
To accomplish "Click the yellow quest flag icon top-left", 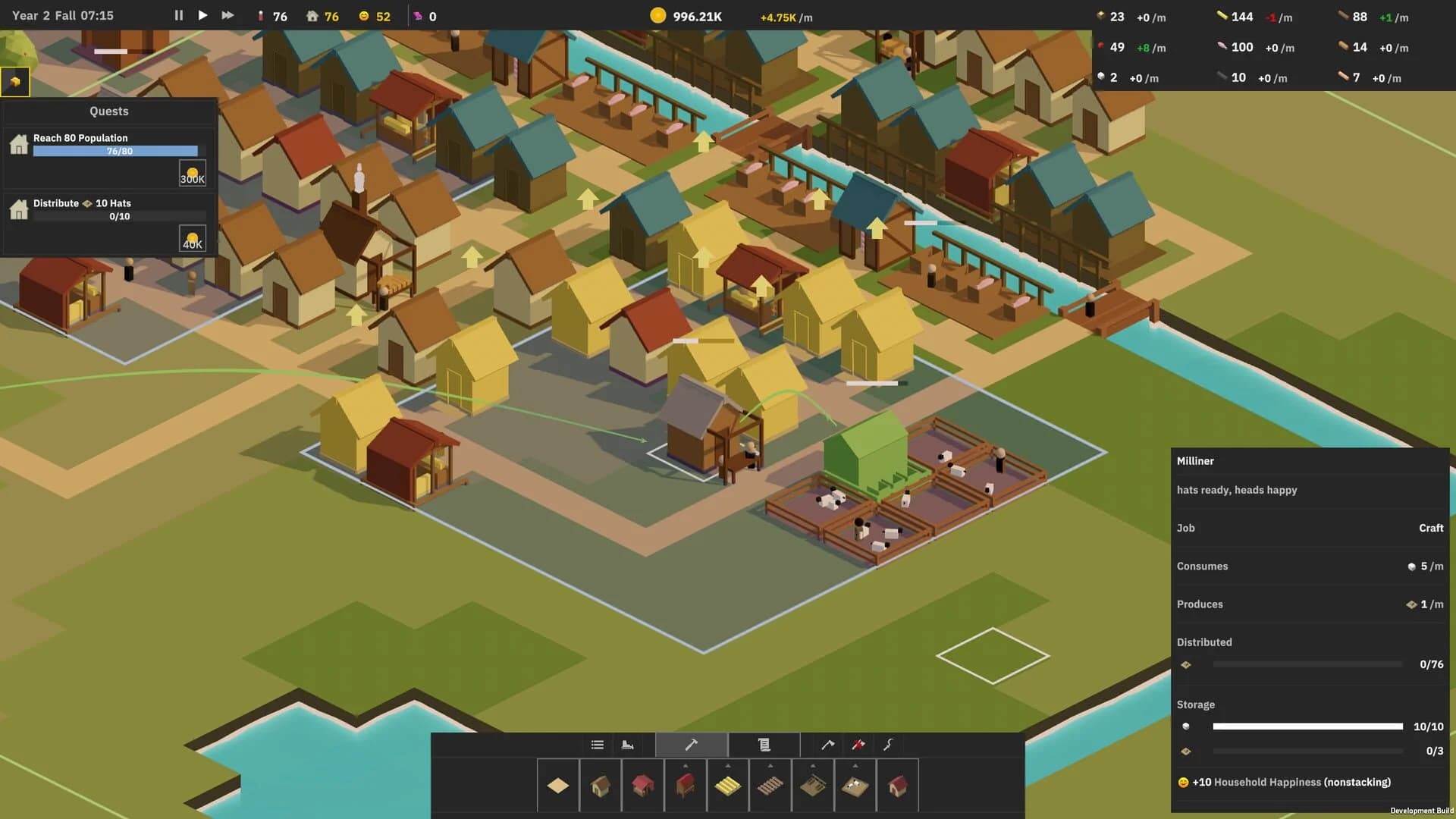I will pos(15,81).
